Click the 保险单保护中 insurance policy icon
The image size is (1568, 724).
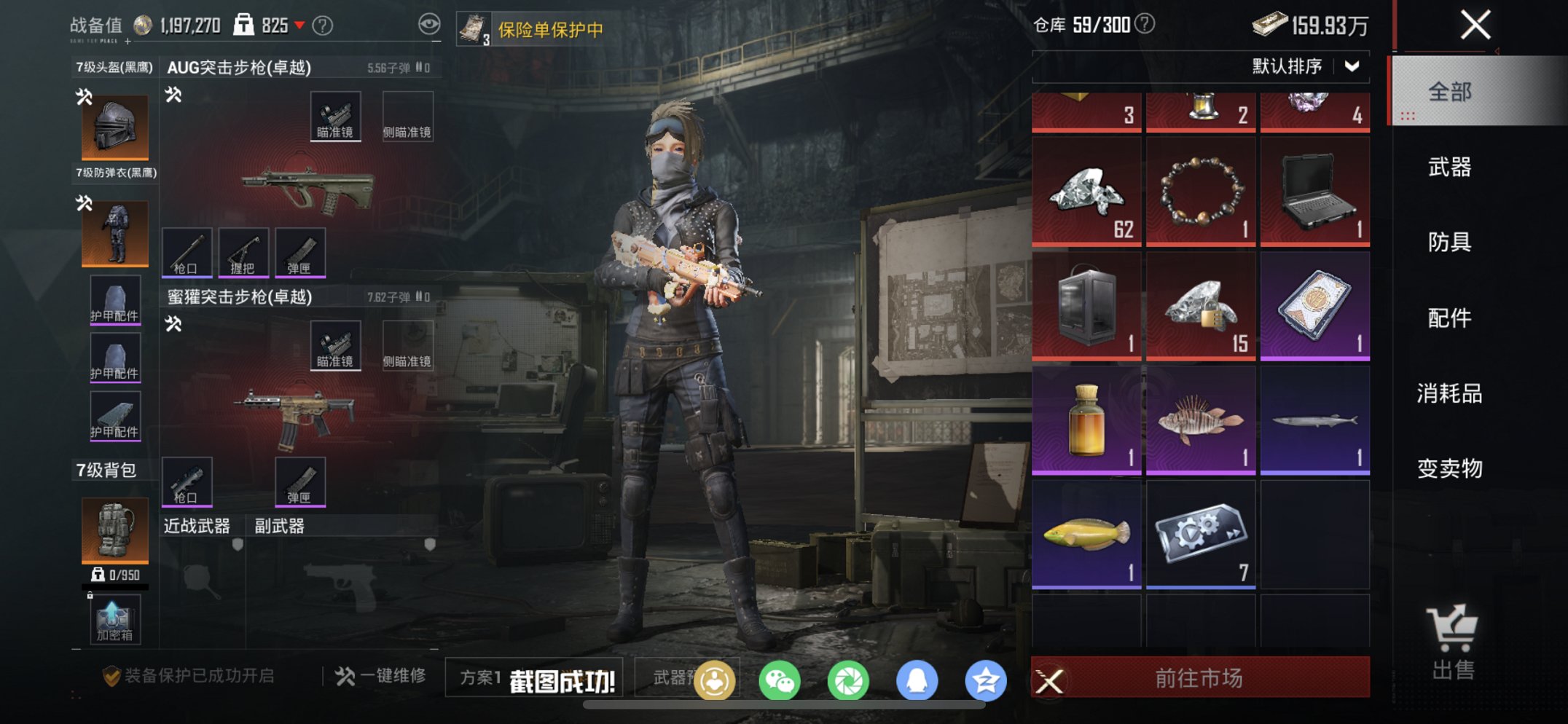tap(474, 27)
